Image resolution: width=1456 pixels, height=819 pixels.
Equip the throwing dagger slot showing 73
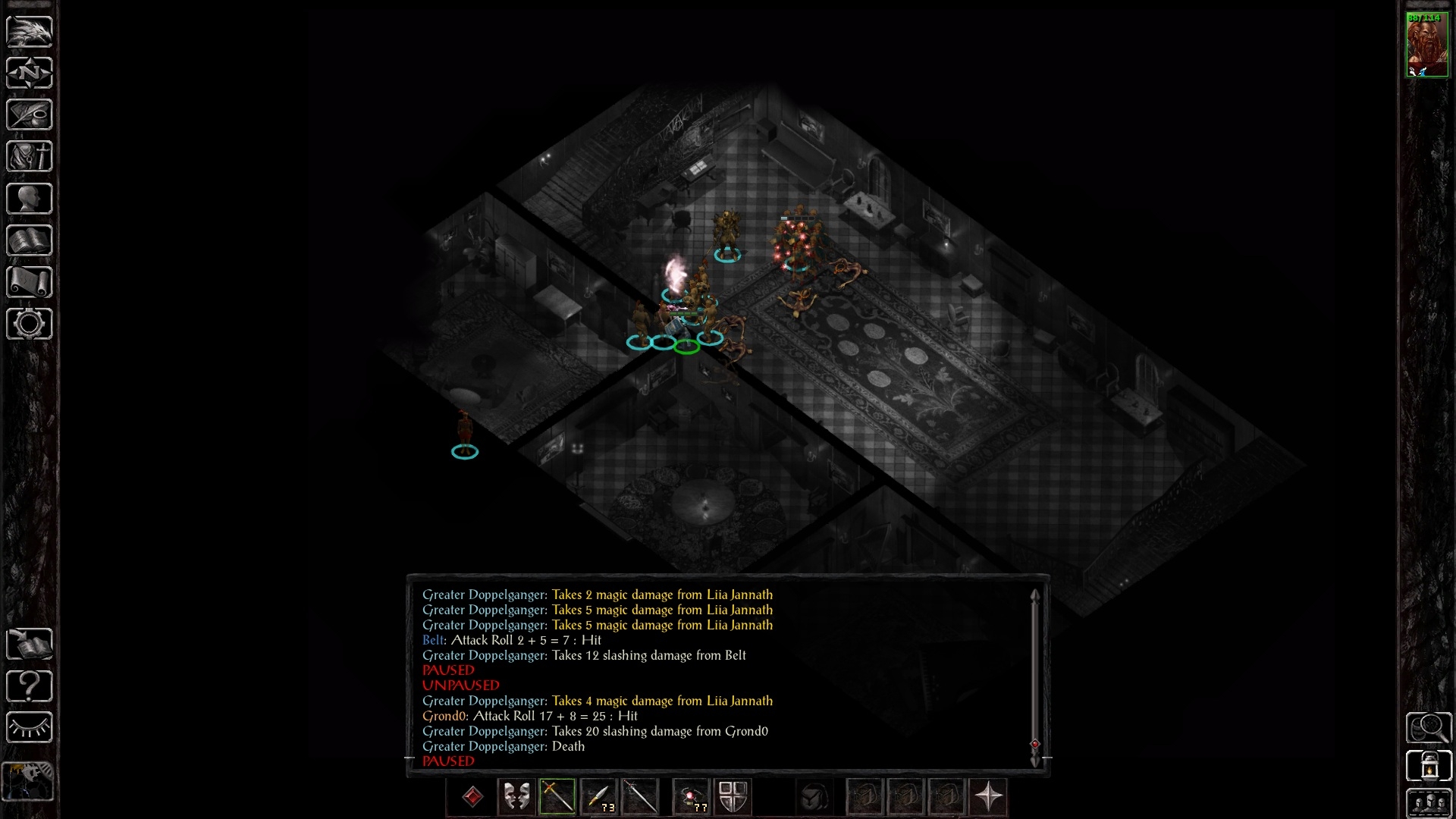point(598,797)
